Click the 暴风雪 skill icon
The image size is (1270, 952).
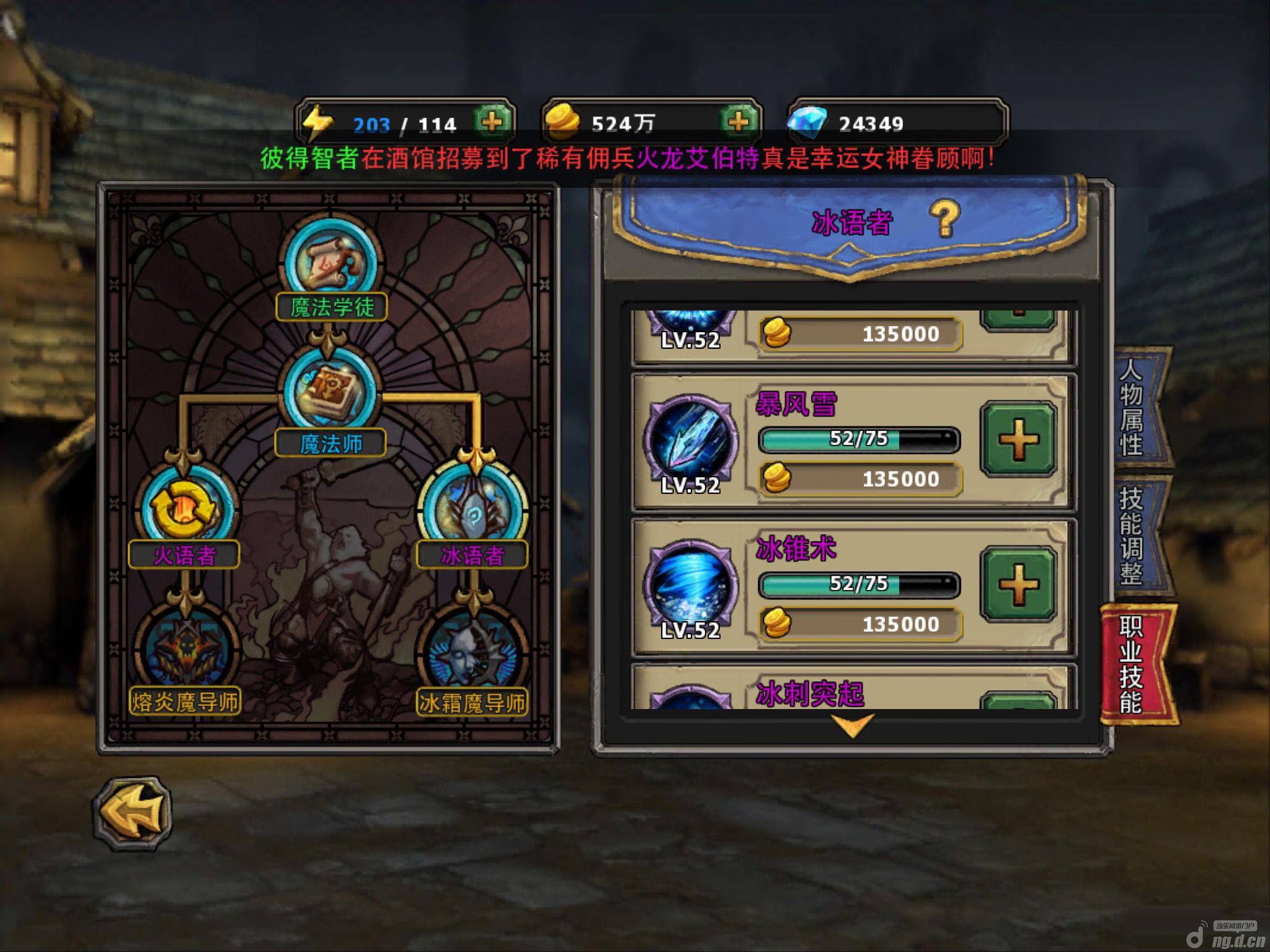click(x=691, y=439)
